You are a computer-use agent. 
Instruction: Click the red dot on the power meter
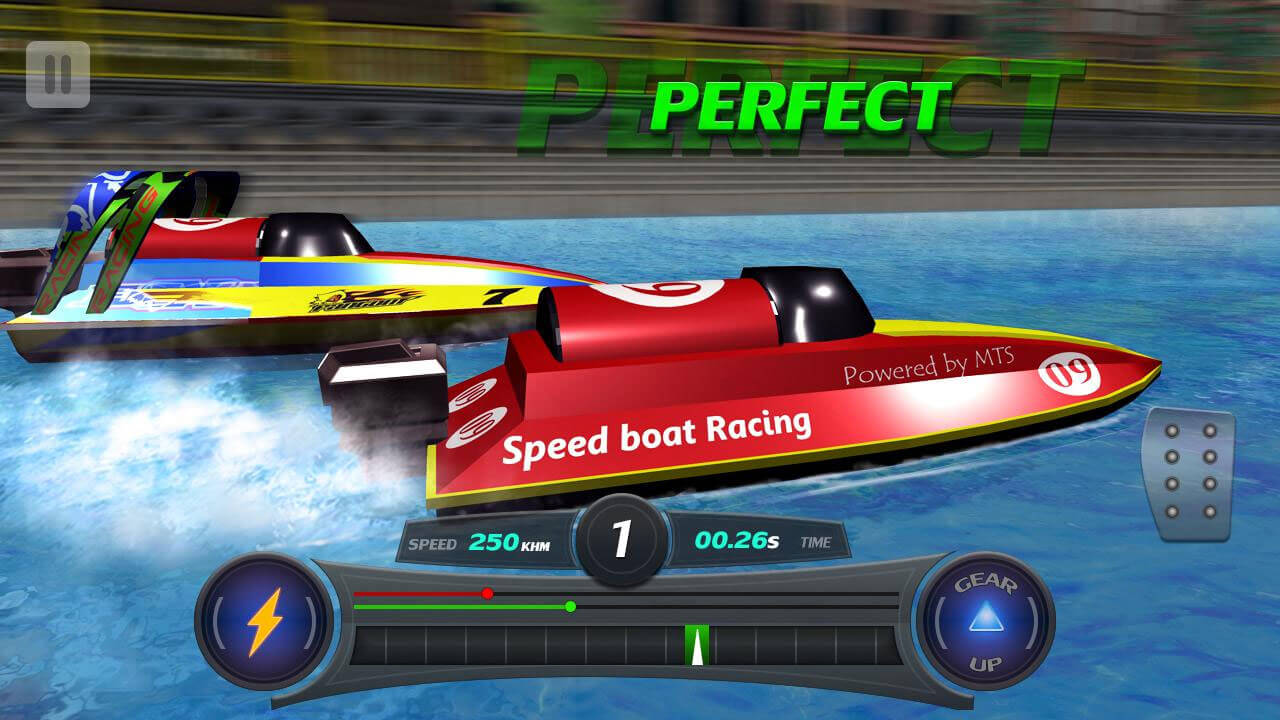click(x=487, y=593)
